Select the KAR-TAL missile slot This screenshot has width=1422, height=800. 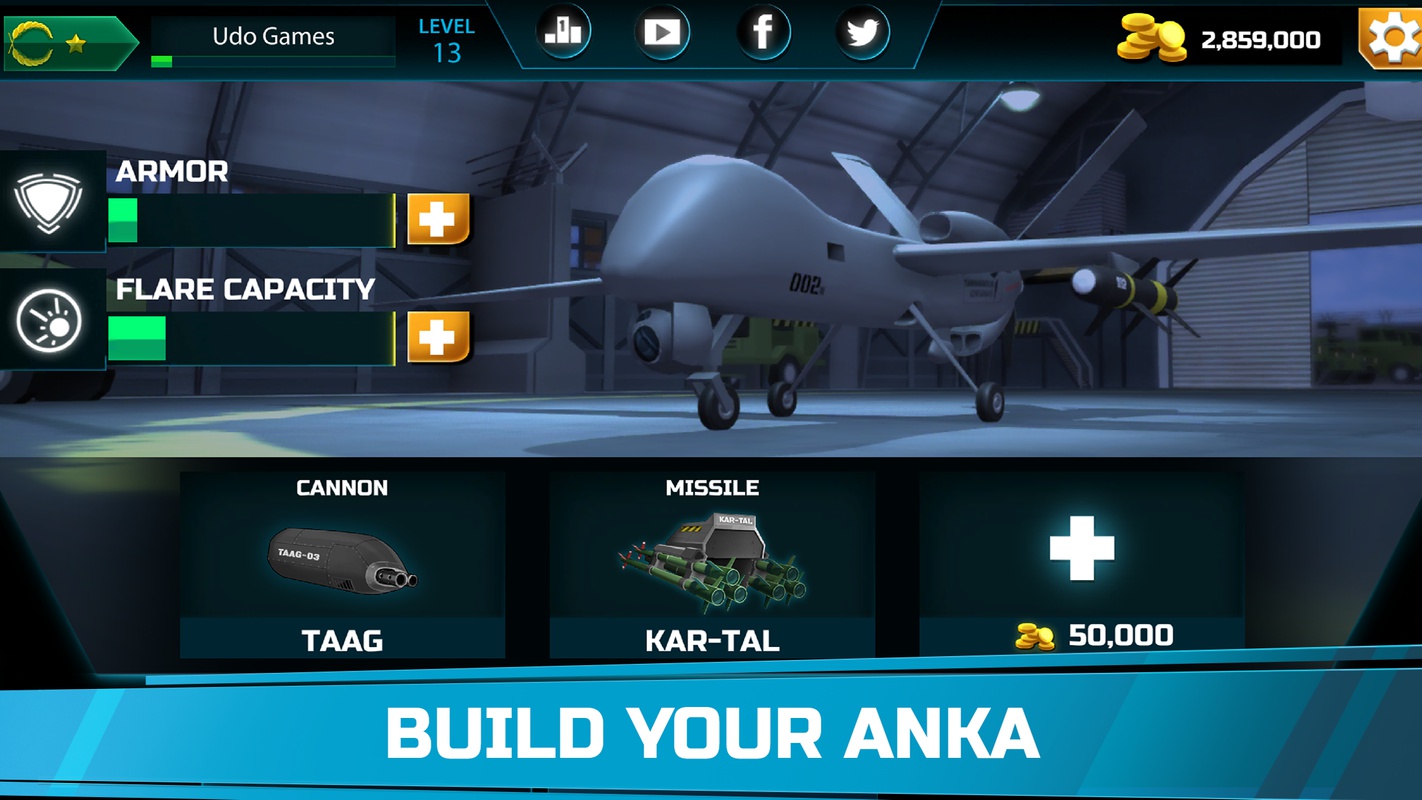click(x=712, y=565)
